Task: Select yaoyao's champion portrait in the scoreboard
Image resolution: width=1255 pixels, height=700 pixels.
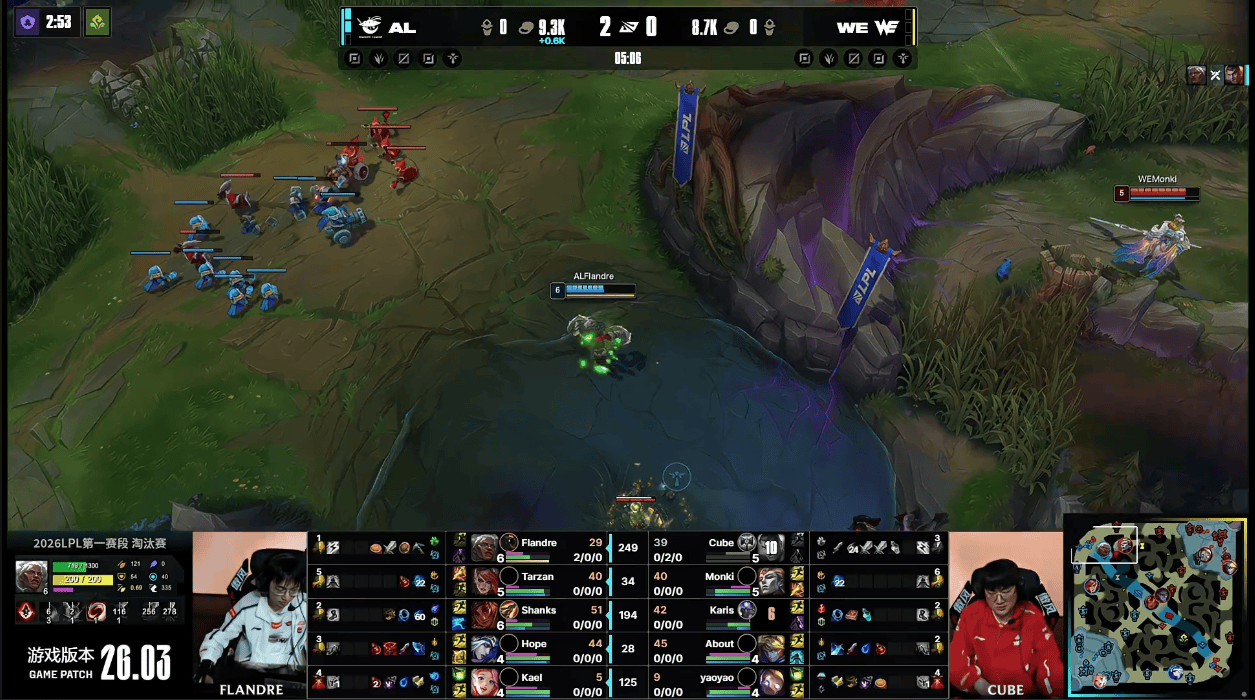Action: pos(770,680)
